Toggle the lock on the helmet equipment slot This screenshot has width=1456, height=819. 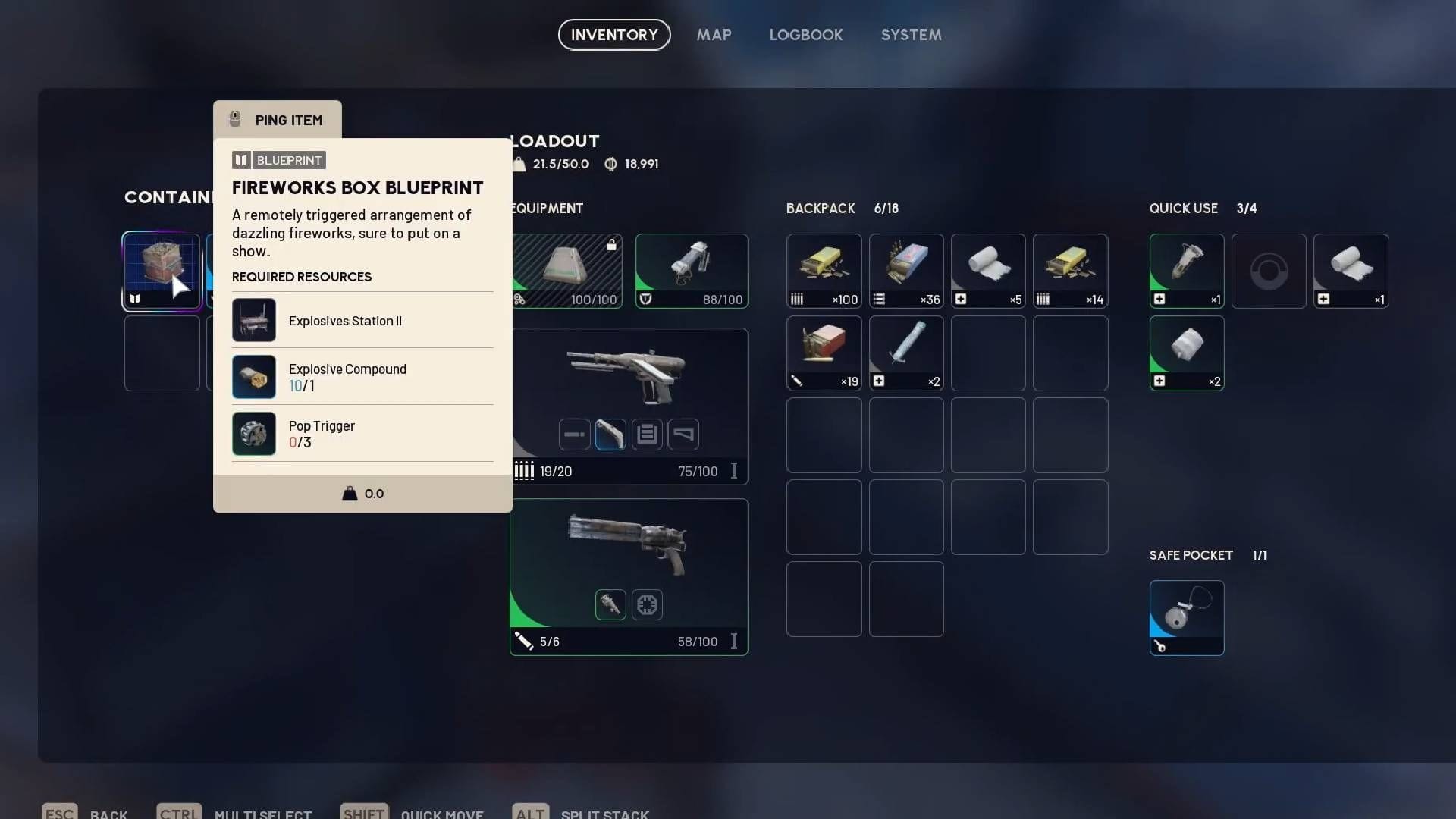tap(611, 245)
